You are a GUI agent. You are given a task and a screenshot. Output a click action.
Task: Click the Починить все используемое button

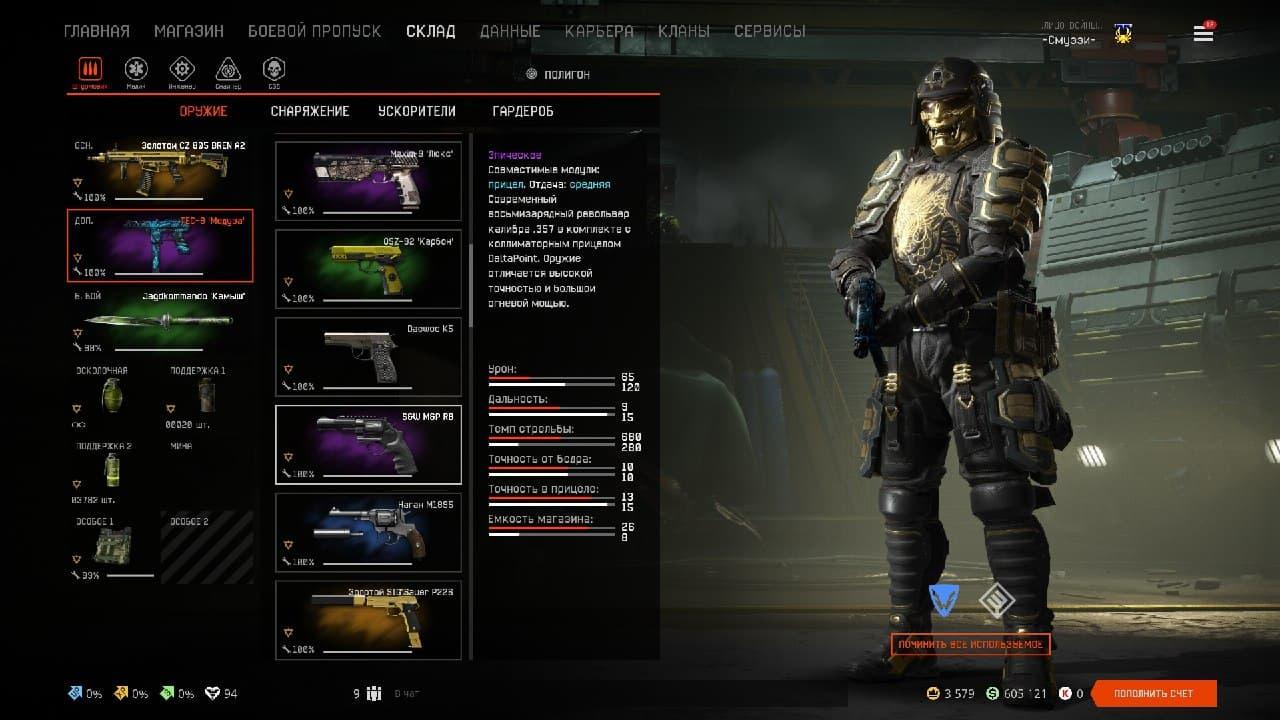point(970,644)
